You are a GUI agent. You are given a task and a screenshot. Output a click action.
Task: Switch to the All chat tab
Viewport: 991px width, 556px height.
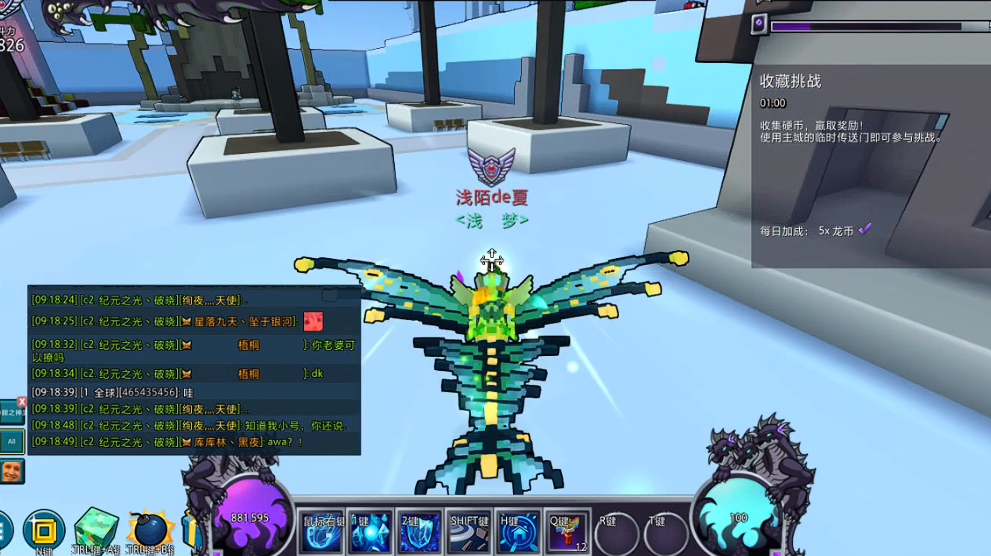click(x=12, y=440)
